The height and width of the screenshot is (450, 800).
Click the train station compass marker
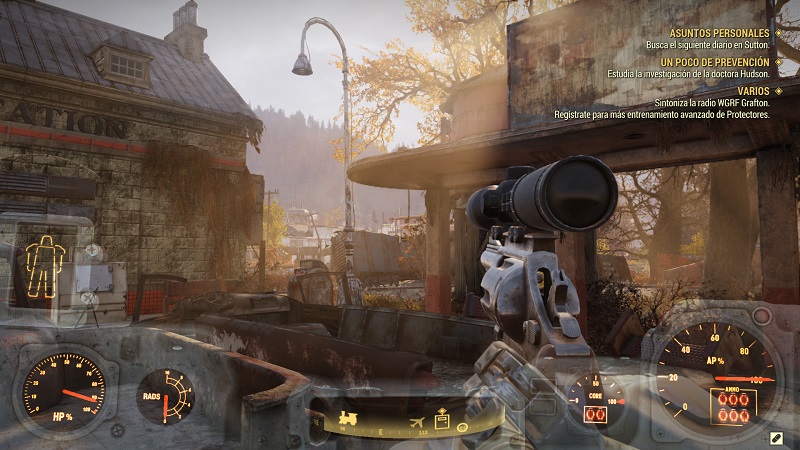click(348, 418)
